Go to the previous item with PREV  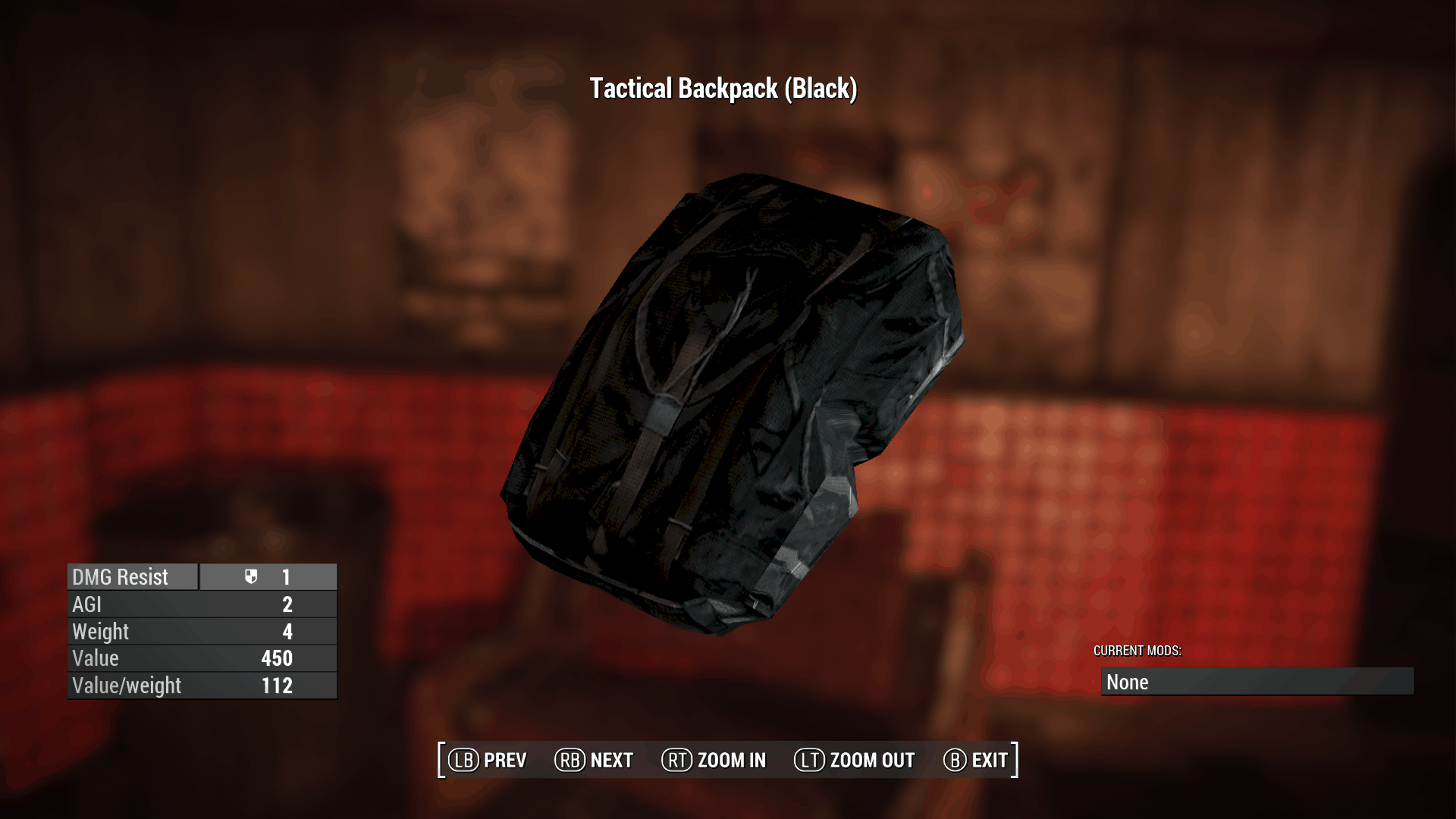[488, 760]
